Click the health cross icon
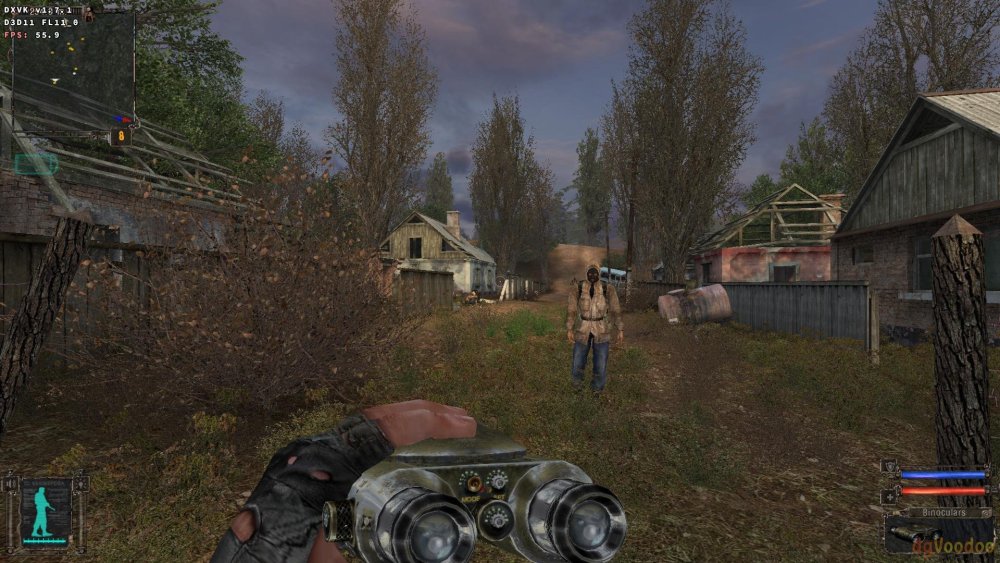The width and height of the screenshot is (1000, 563). point(889,495)
